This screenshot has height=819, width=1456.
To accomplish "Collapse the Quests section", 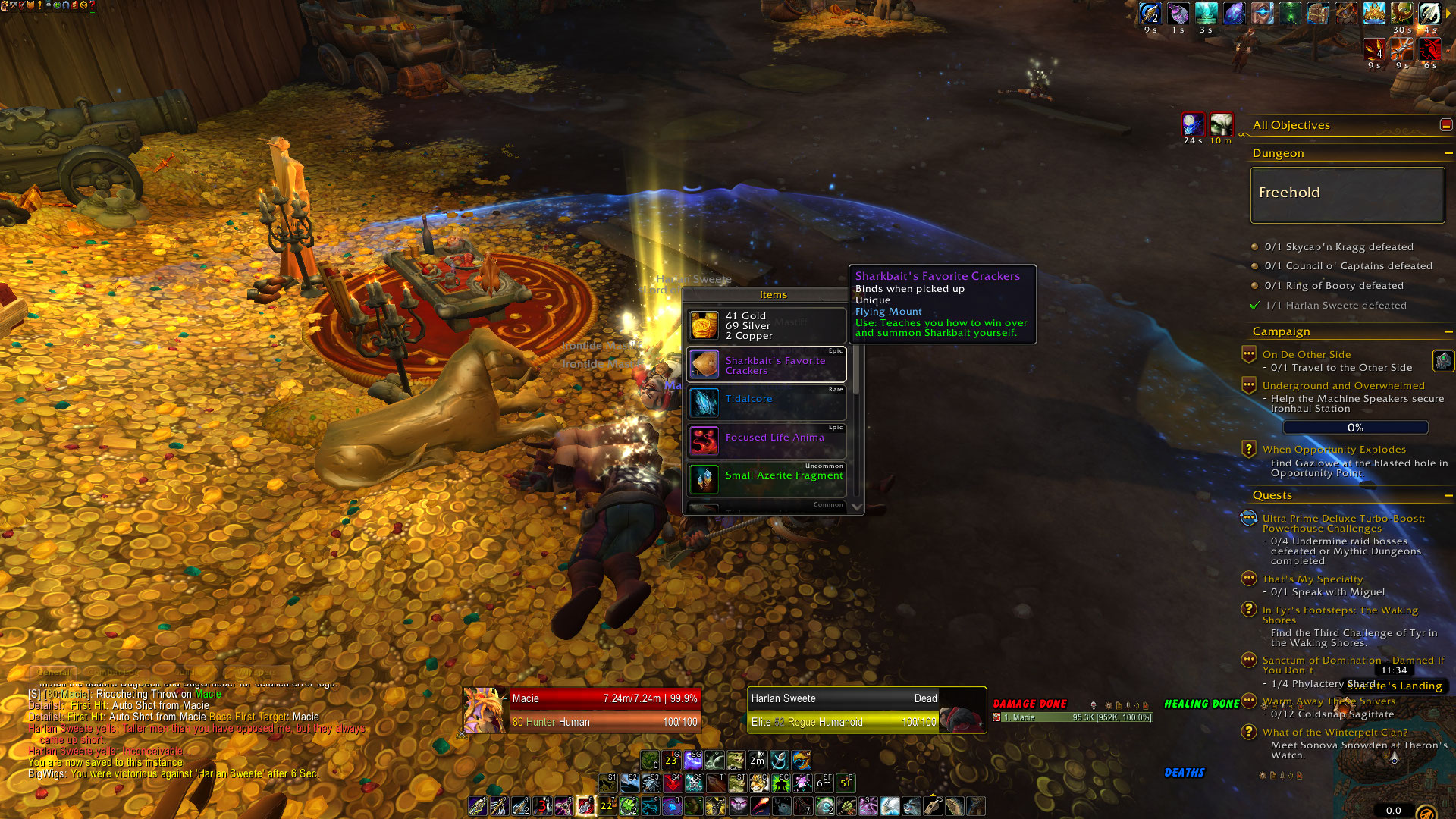I will click(1448, 495).
